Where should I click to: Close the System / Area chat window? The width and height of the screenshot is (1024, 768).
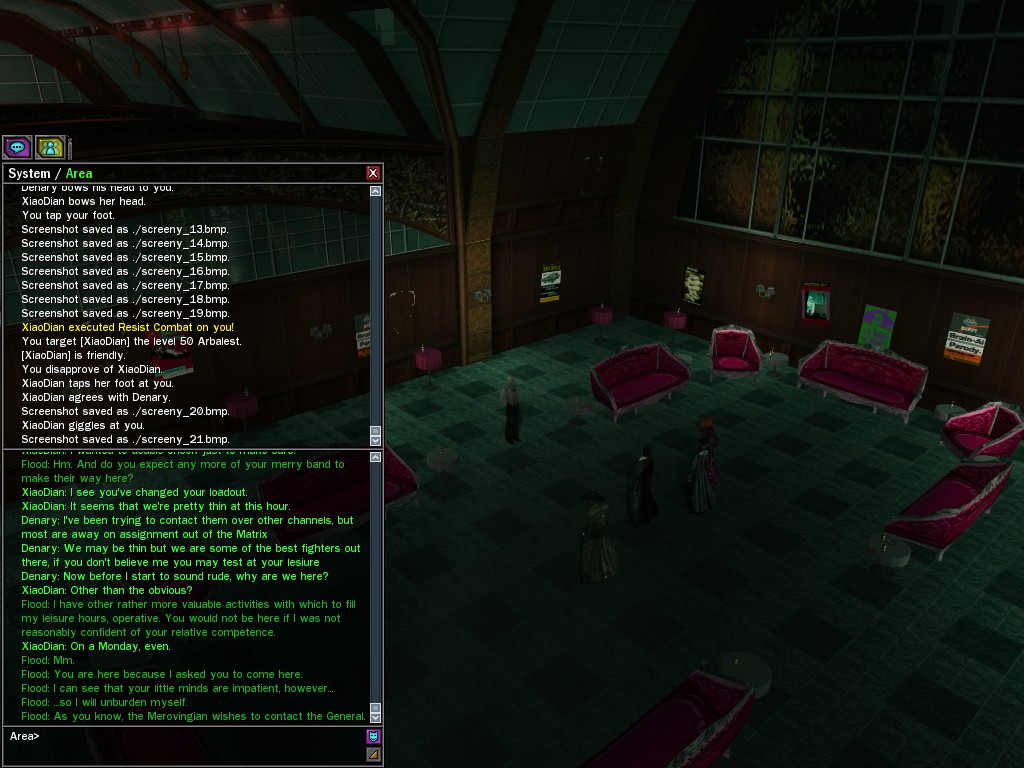pyautogui.click(x=373, y=173)
